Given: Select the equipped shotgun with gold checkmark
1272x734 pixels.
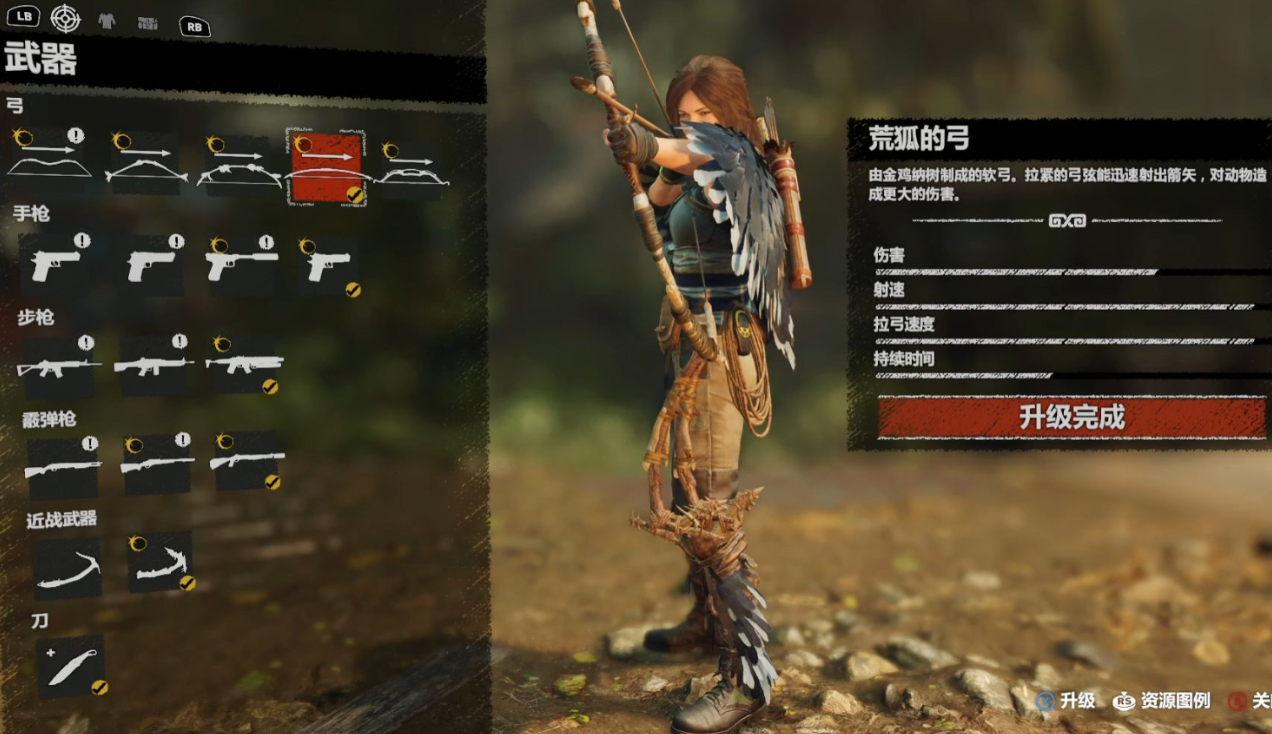Looking at the screenshot, I should click(x=247, y=461).
